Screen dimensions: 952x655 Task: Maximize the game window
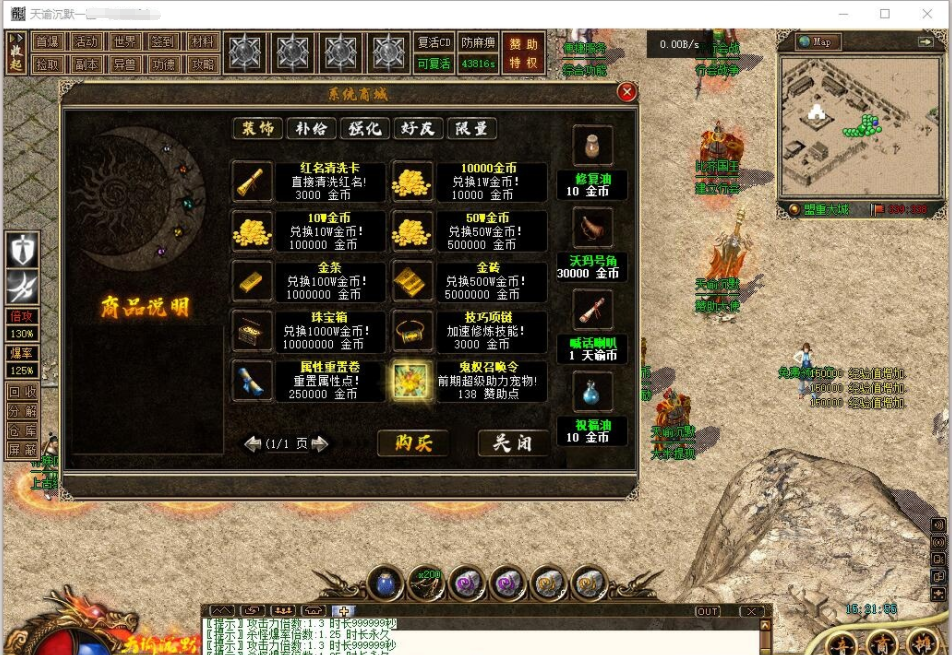[x=885, y=14]
